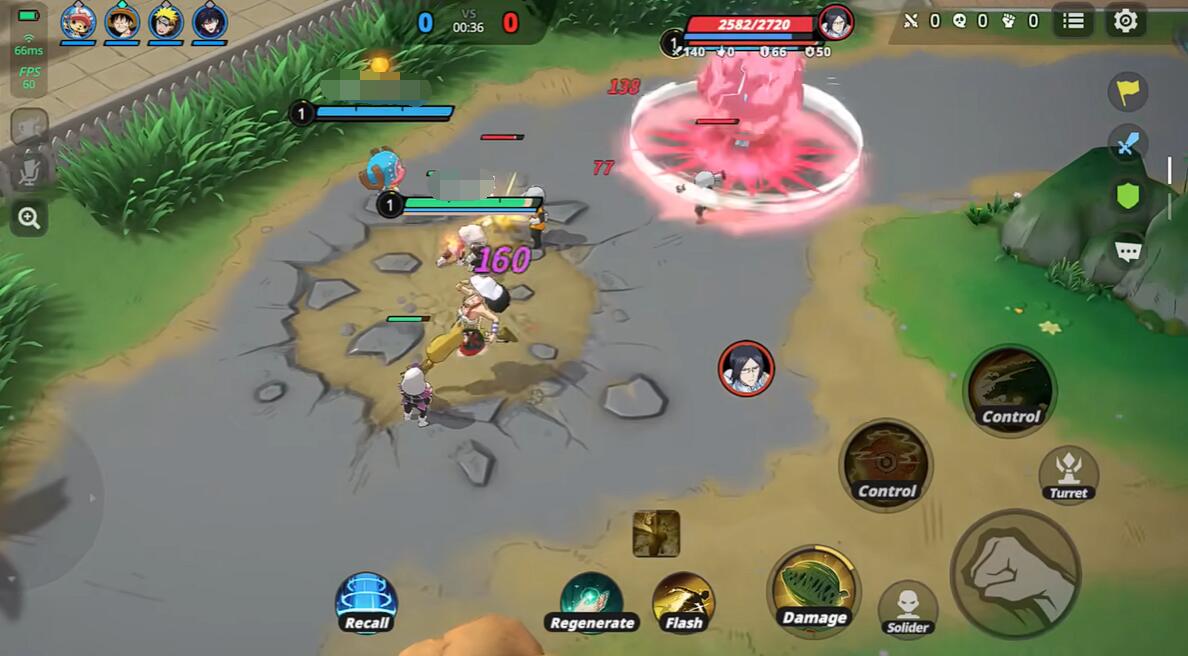1188x656 pixels.
Task: Send the yellow flag signal
Action: click(x=1127, y=92)
